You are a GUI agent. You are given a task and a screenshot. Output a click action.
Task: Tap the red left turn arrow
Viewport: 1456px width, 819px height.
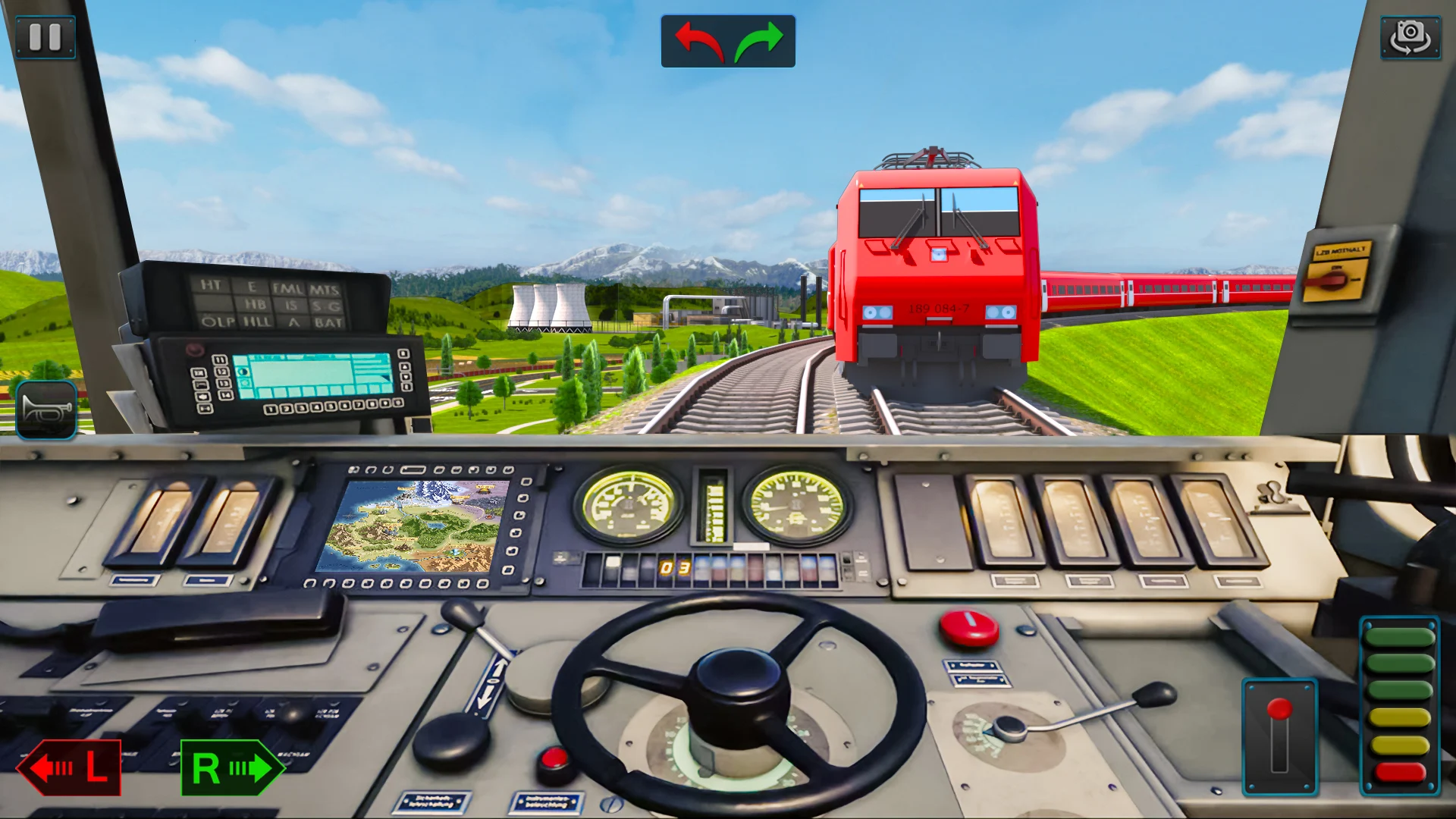(x=698, y=42)
